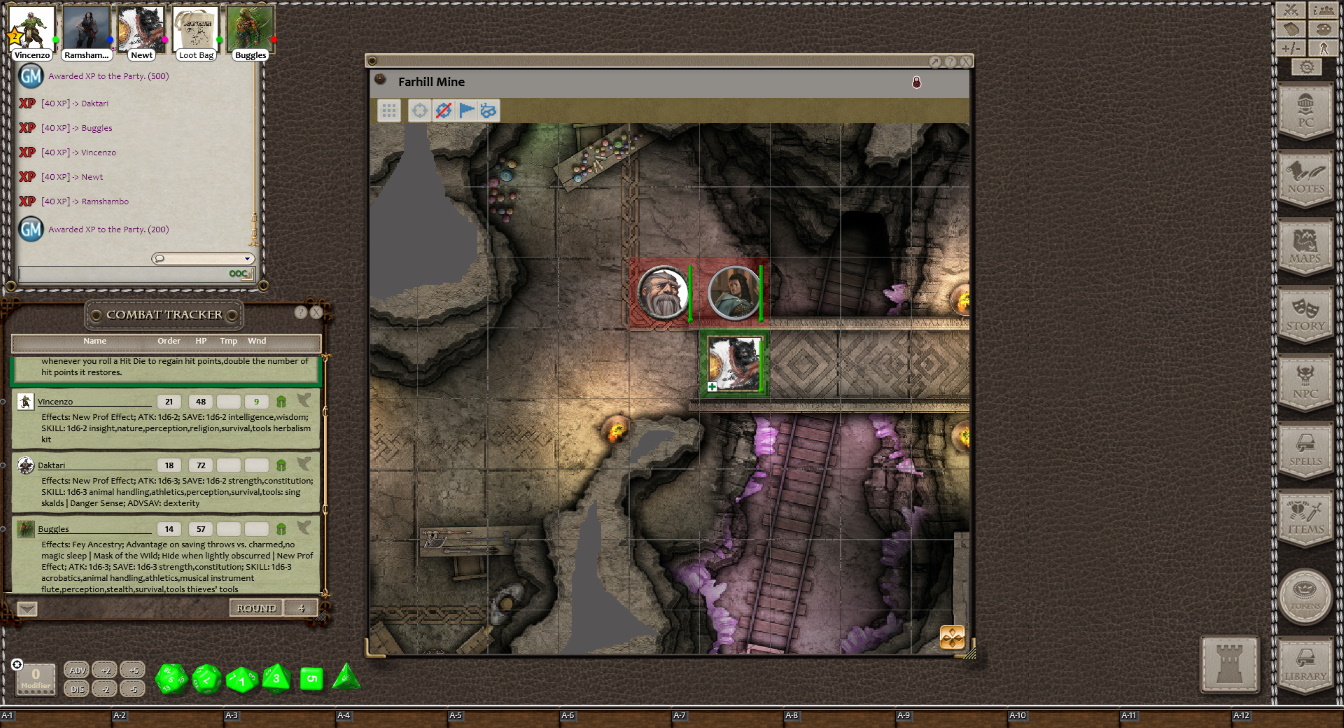Select the Daktari token on the map
Image resolution: width=1344 pixels, height=728 pixels.
(663, 293)
